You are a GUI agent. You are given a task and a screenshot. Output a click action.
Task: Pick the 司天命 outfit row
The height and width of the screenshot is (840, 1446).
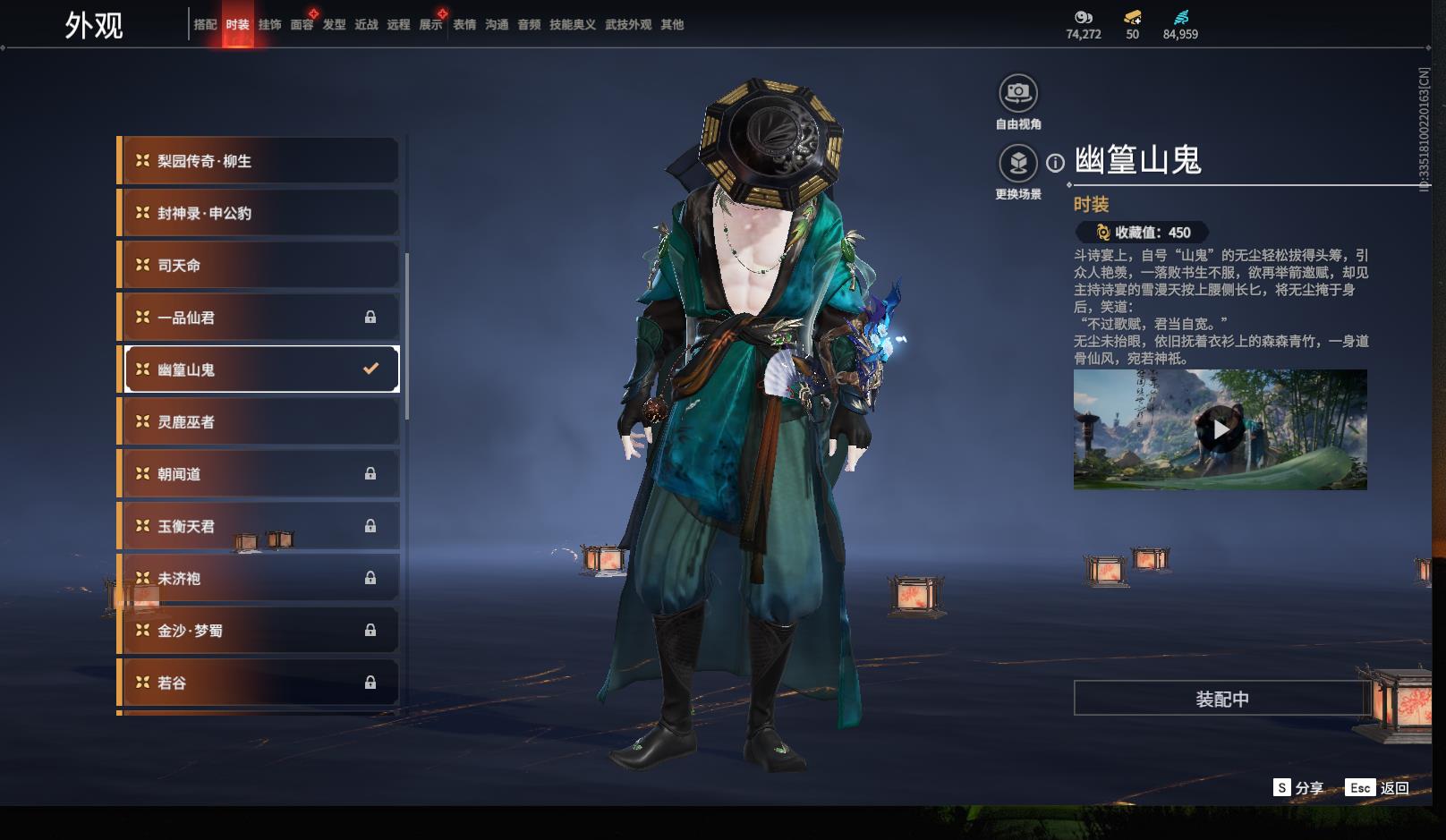tap(259, 266)
